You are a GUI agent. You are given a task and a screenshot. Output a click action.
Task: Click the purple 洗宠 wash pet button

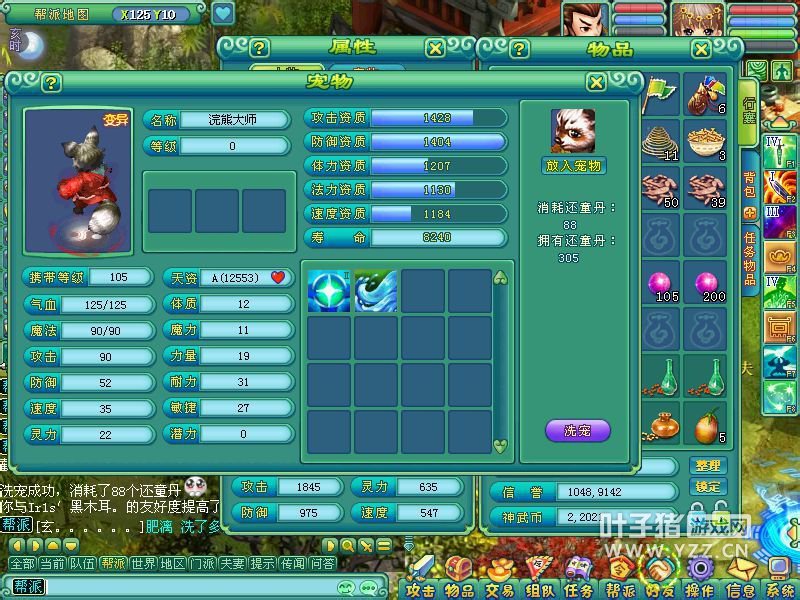(x=577, y=431)
